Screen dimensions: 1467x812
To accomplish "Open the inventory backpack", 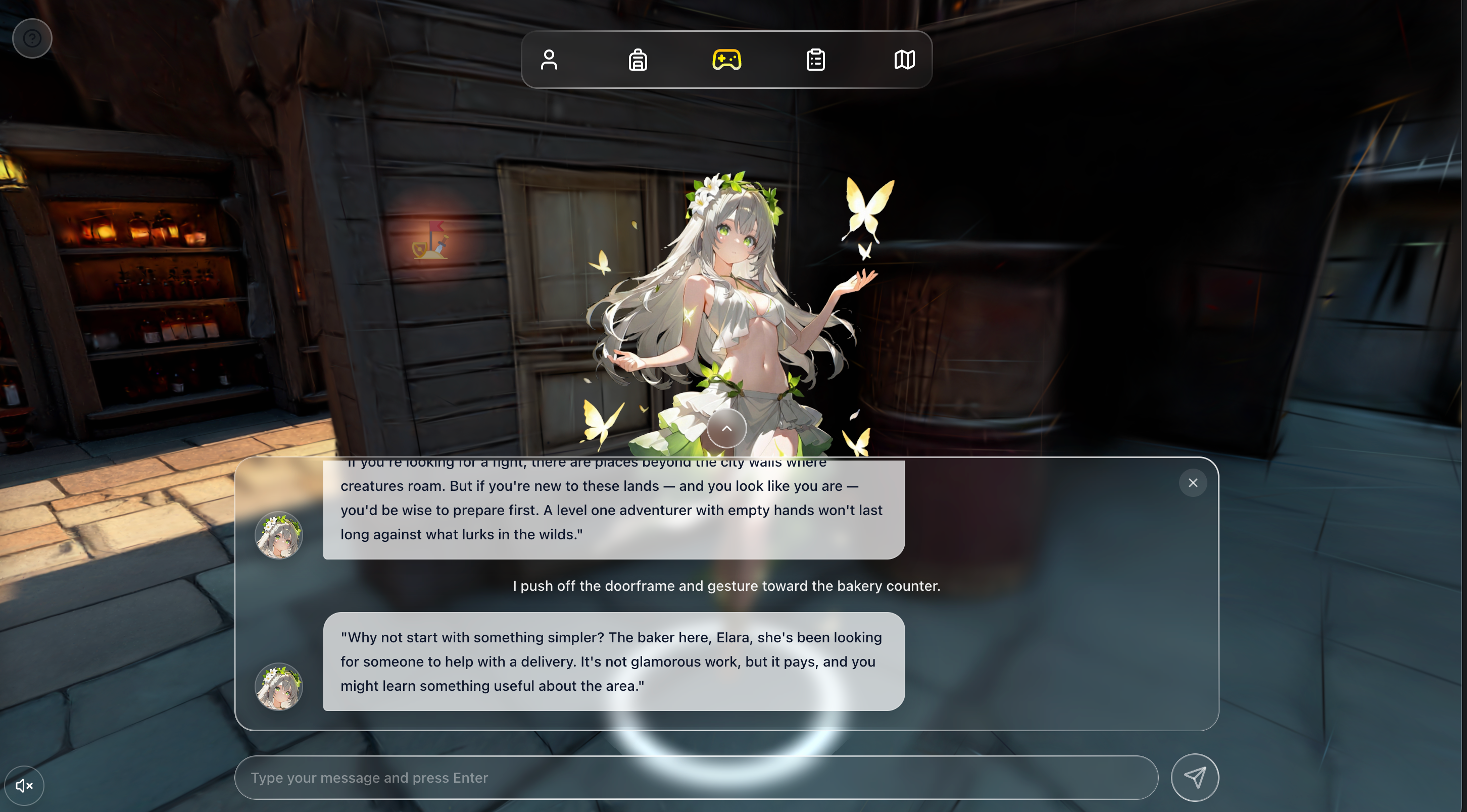I will (638, 59).
